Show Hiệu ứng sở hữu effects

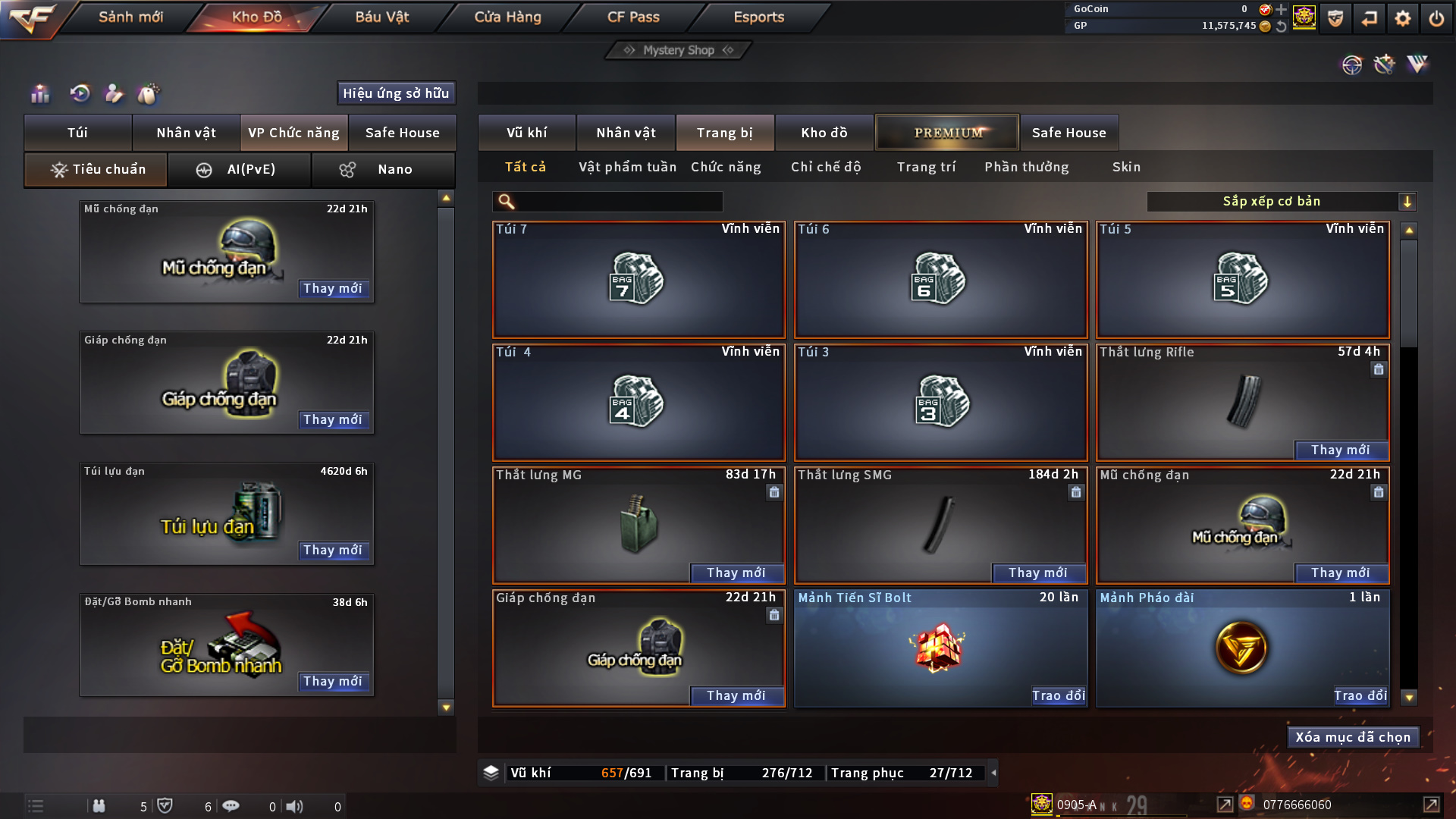pos(396,93)
